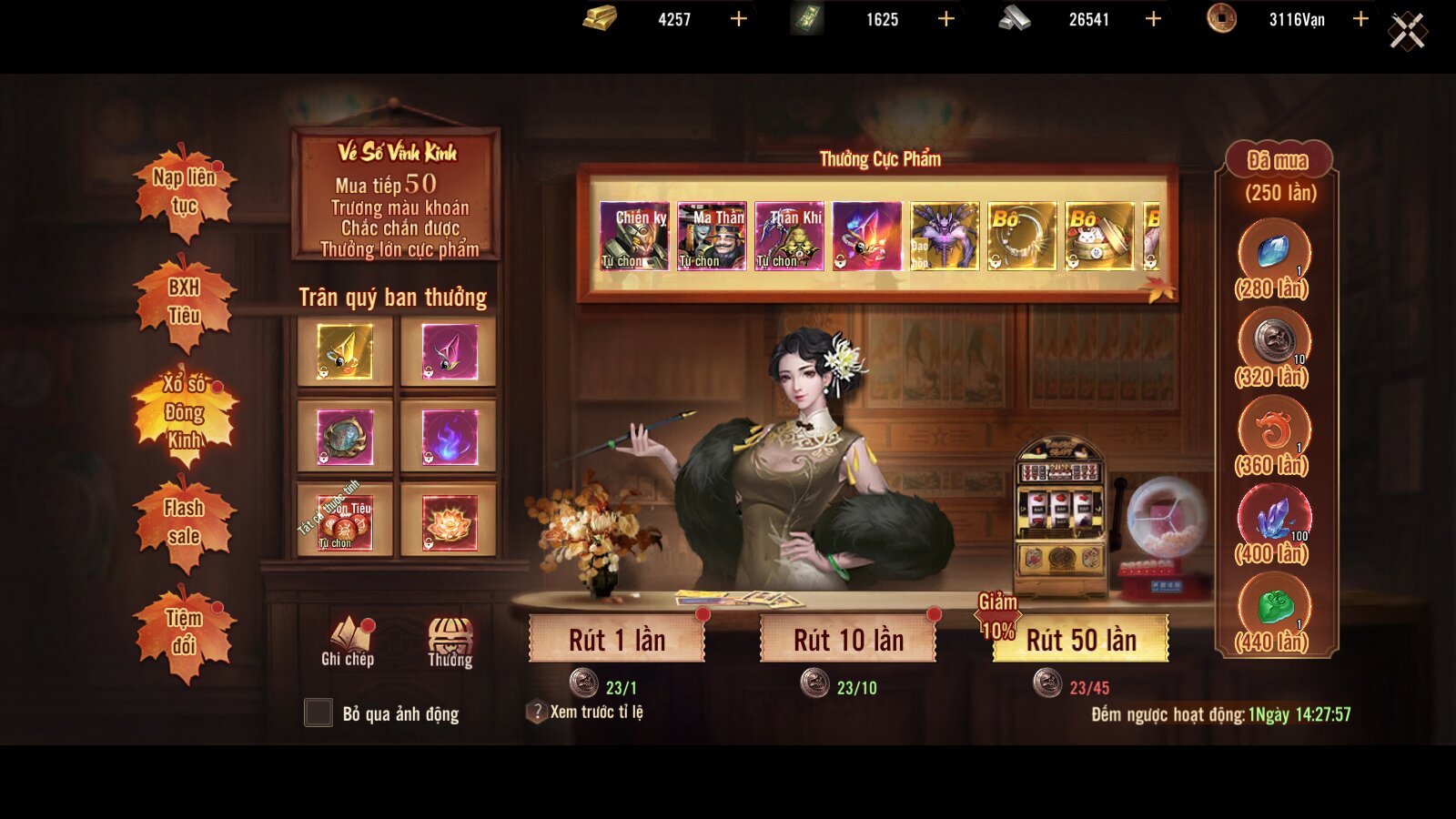Claim the blue gem 280 lần milestone
The image size is (1456, 819).
(1274, 253)
